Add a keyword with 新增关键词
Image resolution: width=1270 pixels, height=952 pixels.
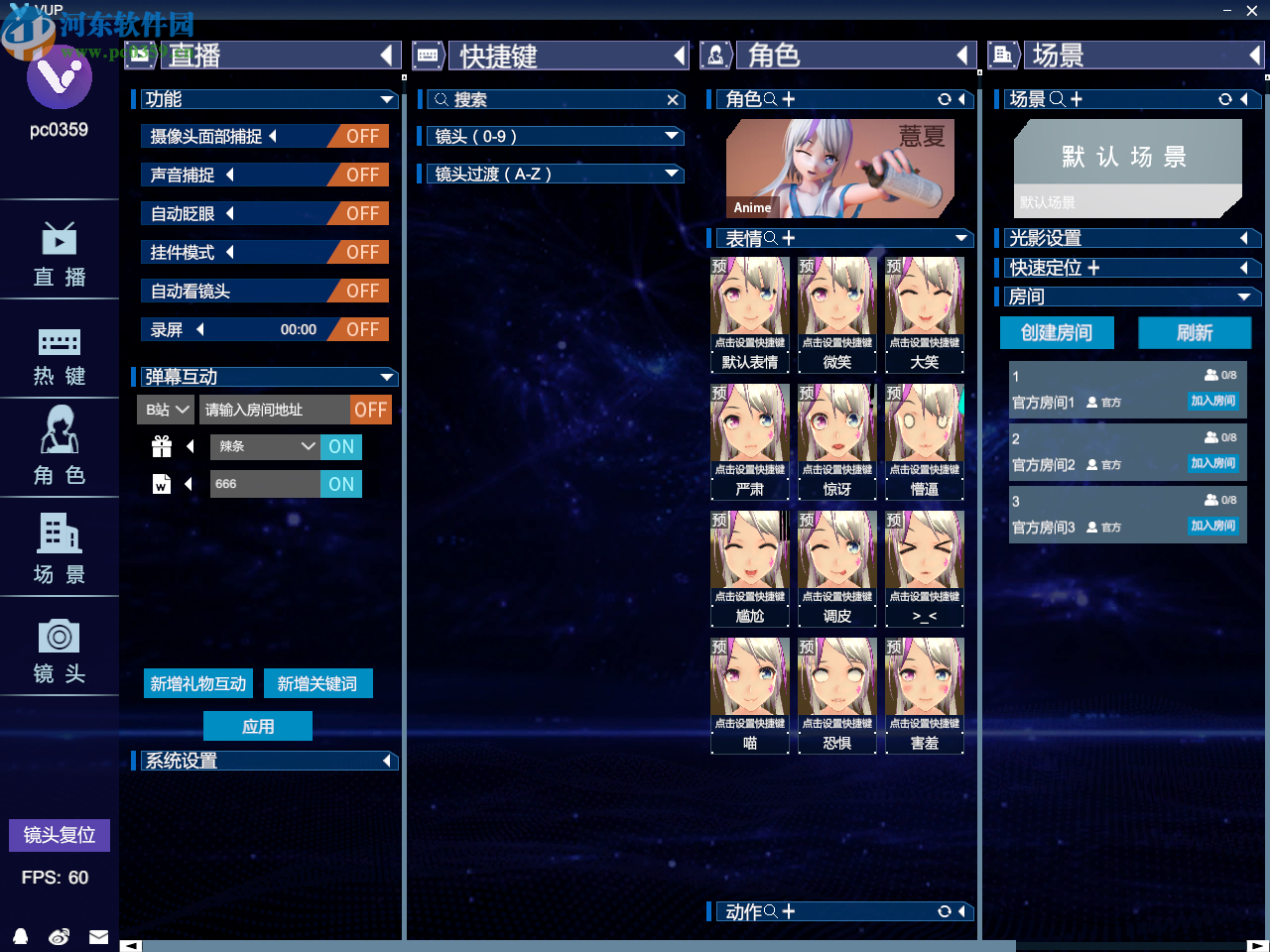[317, 683]
